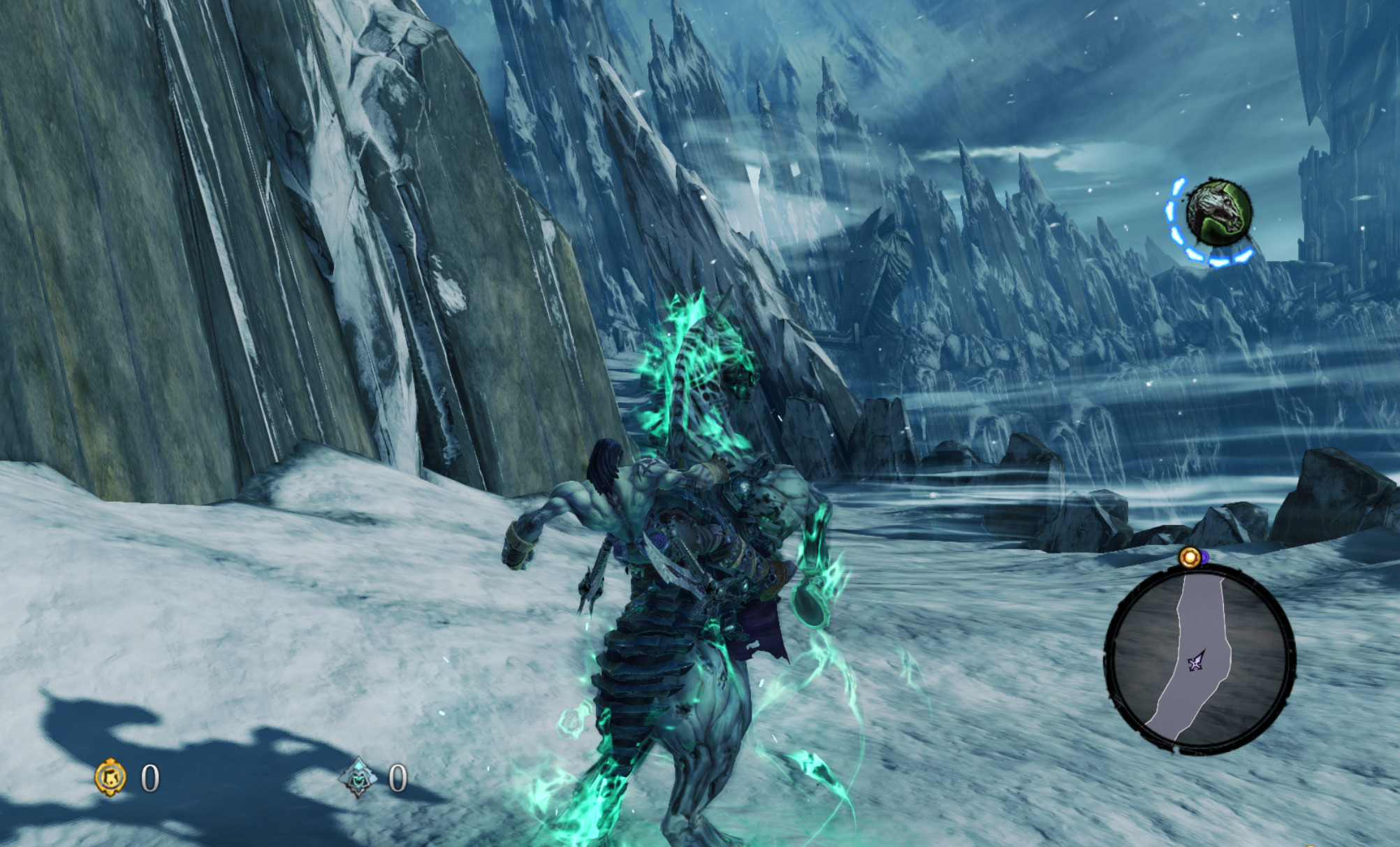
Task: Click the Despair horse head icon
Action: tap(1218, 212)
